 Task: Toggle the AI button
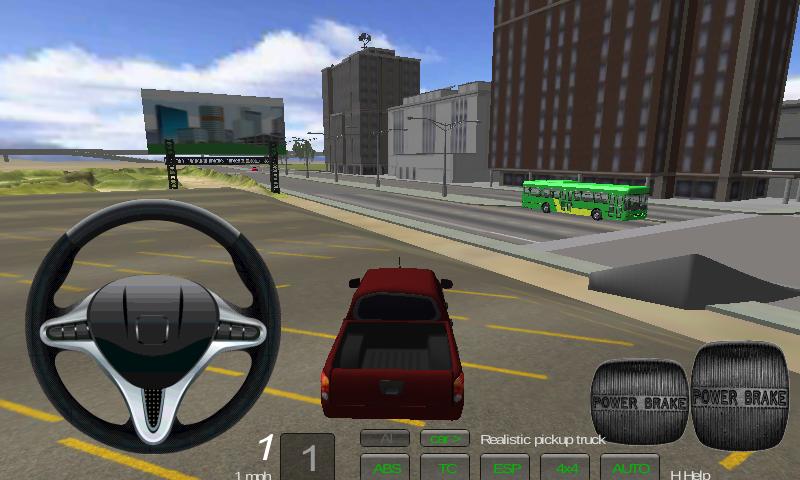point(385,438)
